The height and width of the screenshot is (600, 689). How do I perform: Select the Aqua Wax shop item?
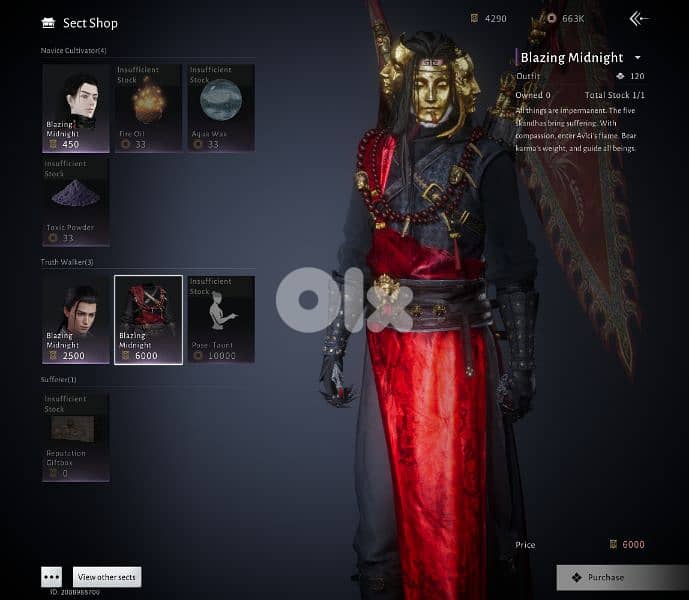(220, 107)
